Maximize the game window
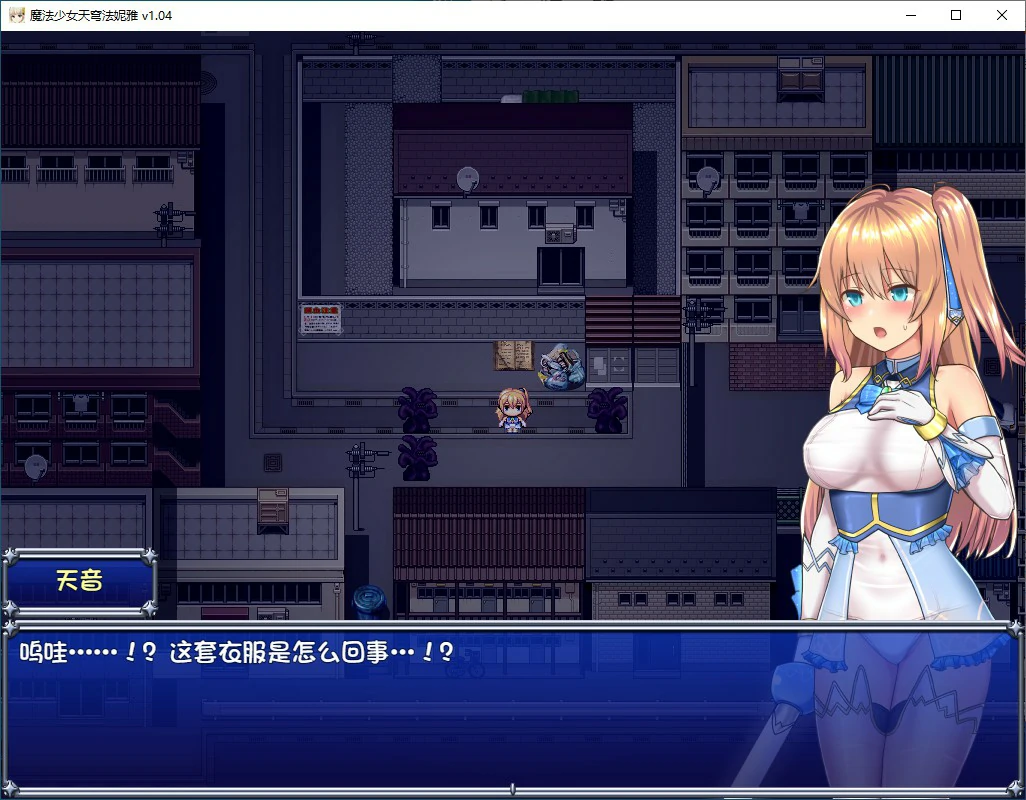1026x800 pixels. pyautogui.click(x=956, y=15)
